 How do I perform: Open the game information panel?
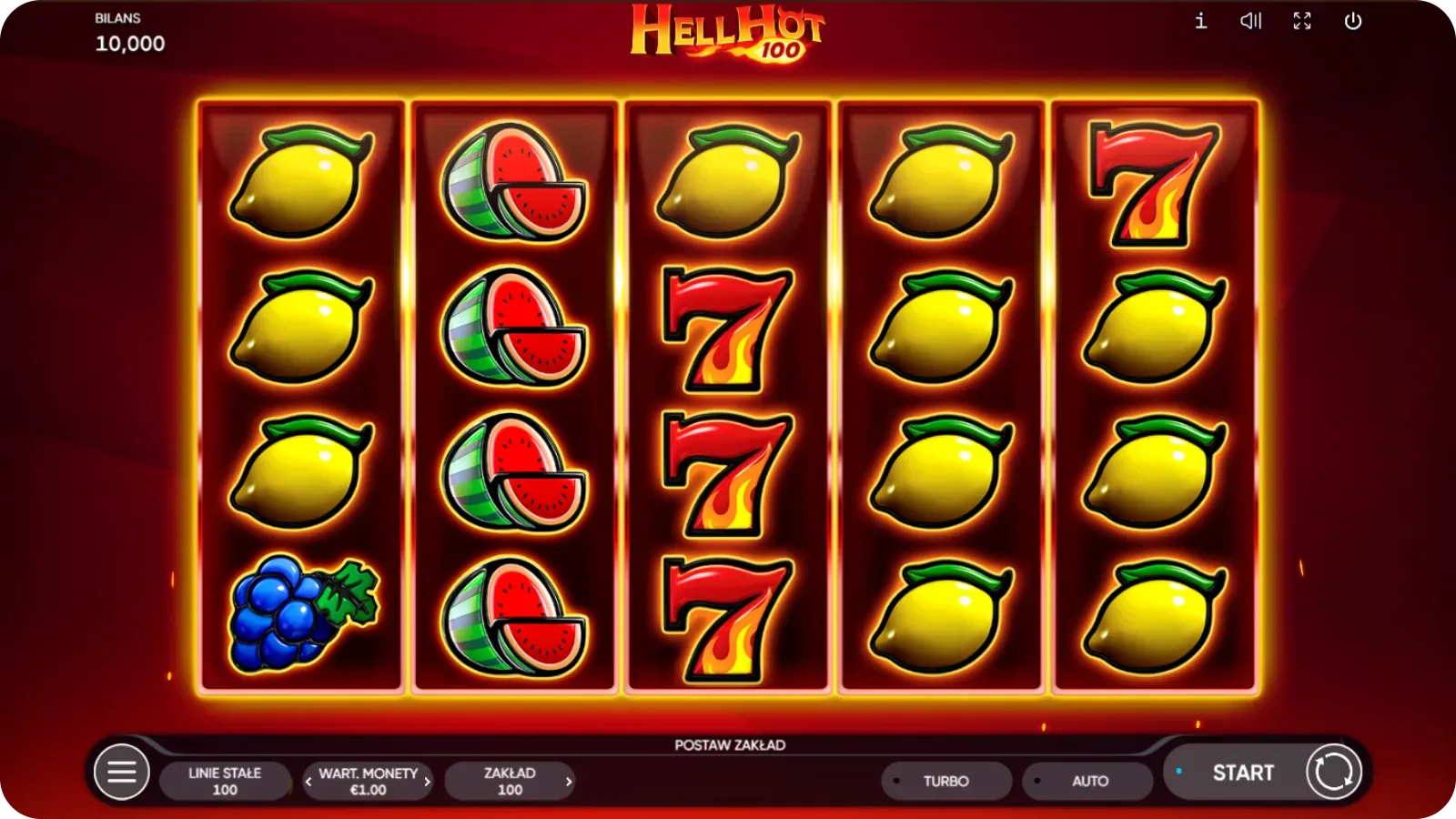(x=1199, y=21)
